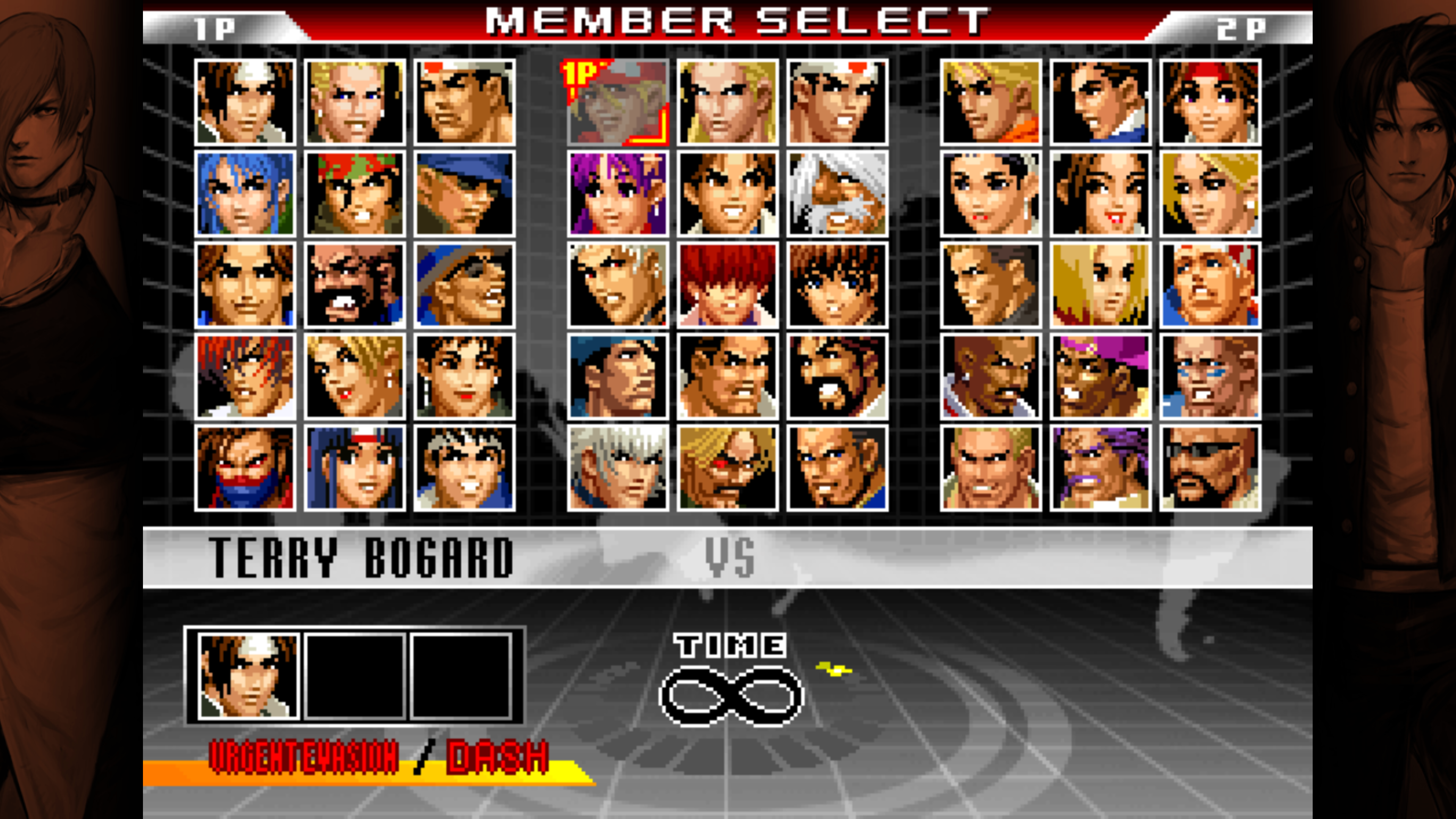Choose Lucky Glauber in the purple cap
This screenshot has width=1456, height=819.
click(x=1100, y=377)
